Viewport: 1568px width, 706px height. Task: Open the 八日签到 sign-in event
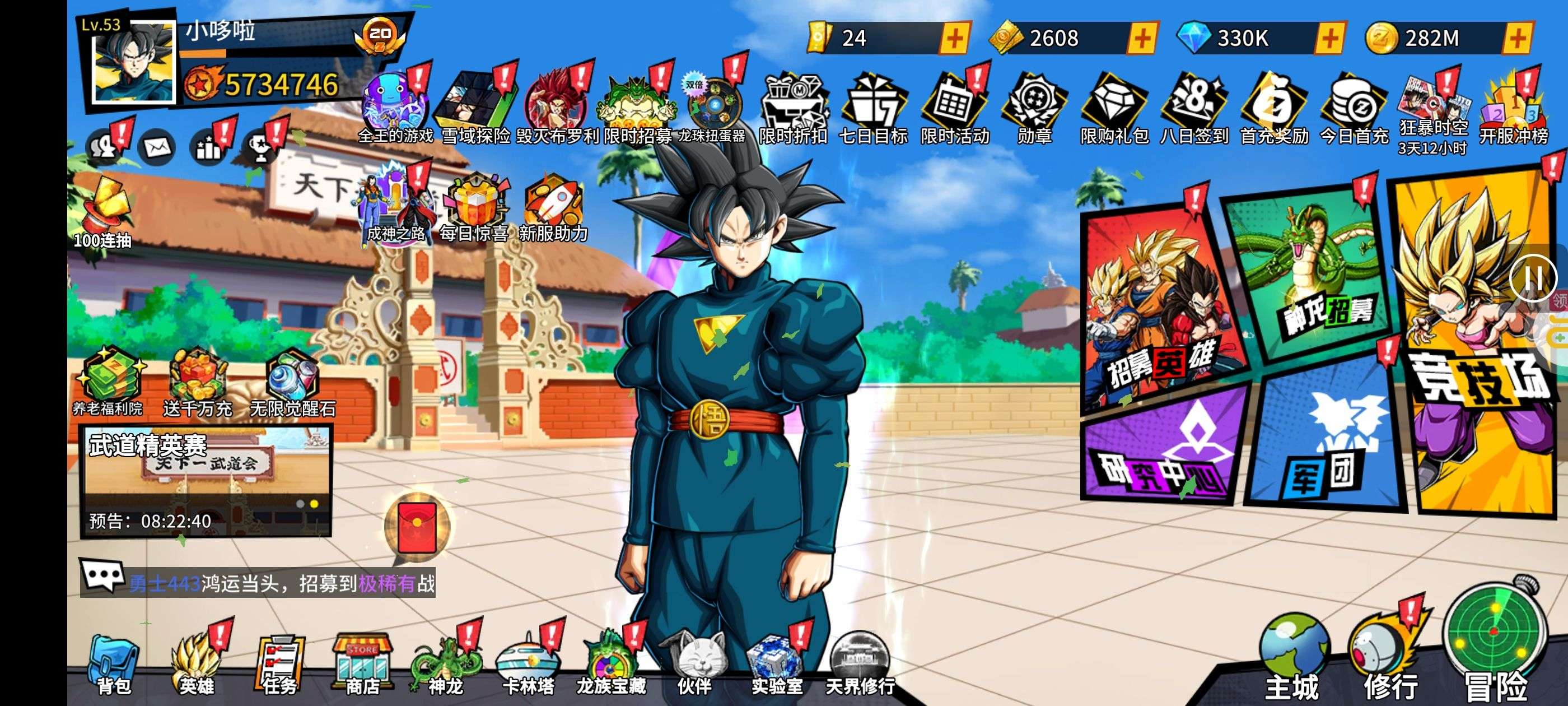(1194, 110)
